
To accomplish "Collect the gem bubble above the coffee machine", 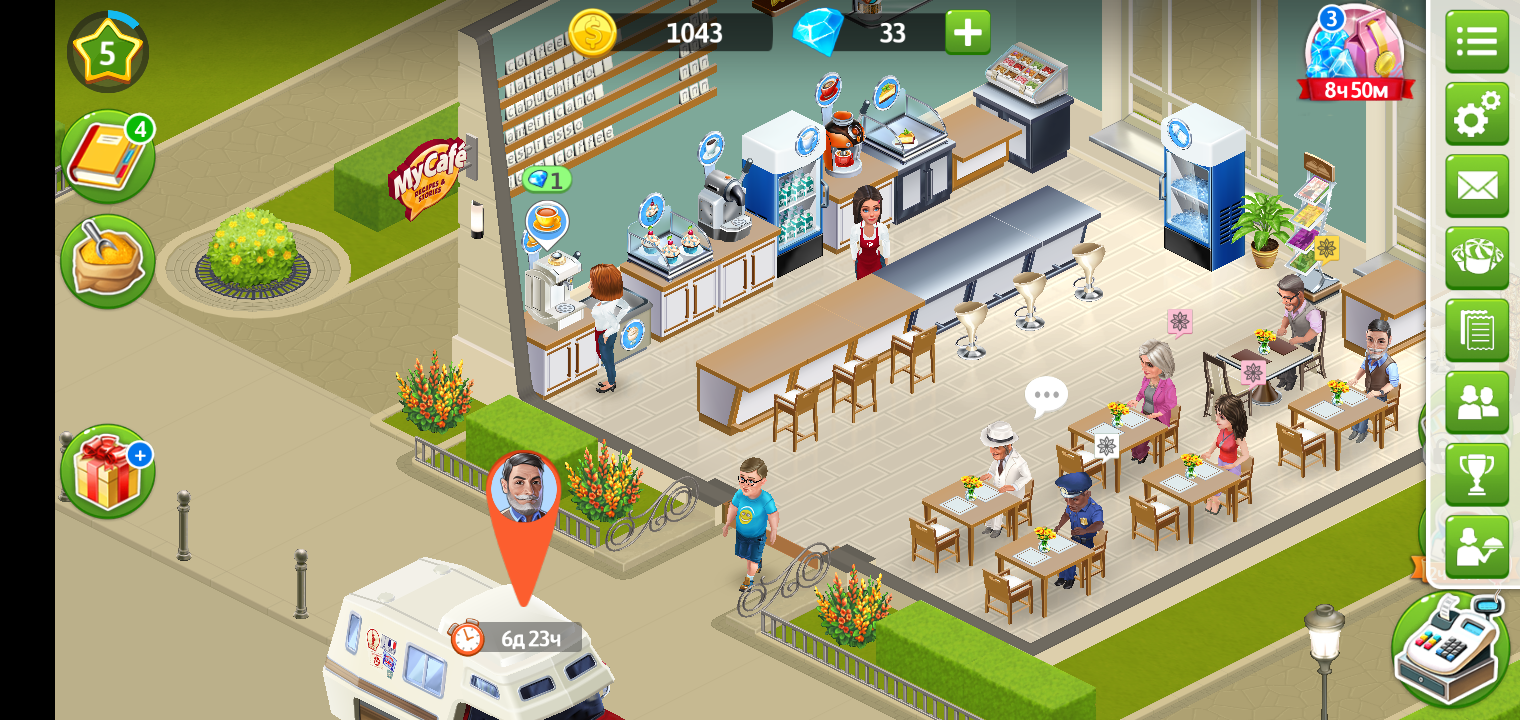I will pos(547,180).
